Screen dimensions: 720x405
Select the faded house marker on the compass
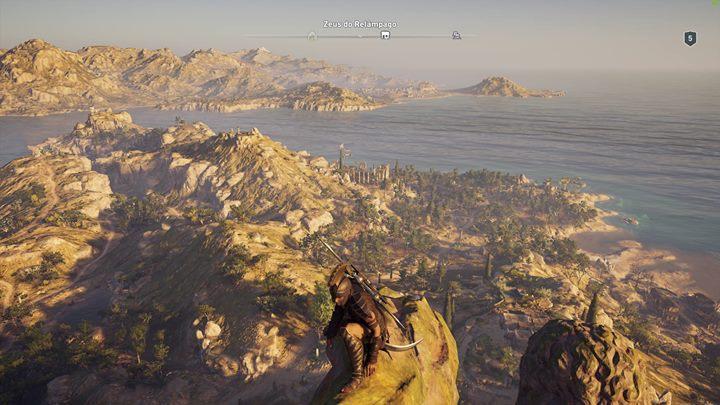tap(312, 35)
